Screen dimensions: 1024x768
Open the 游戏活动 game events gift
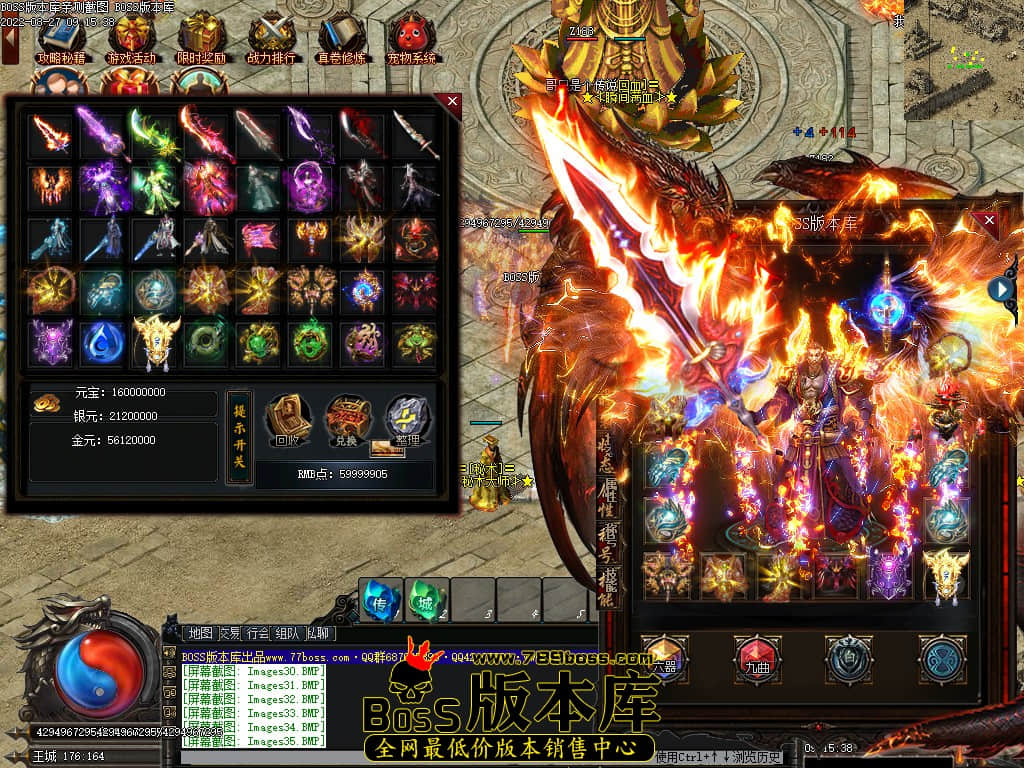[132, 38]
